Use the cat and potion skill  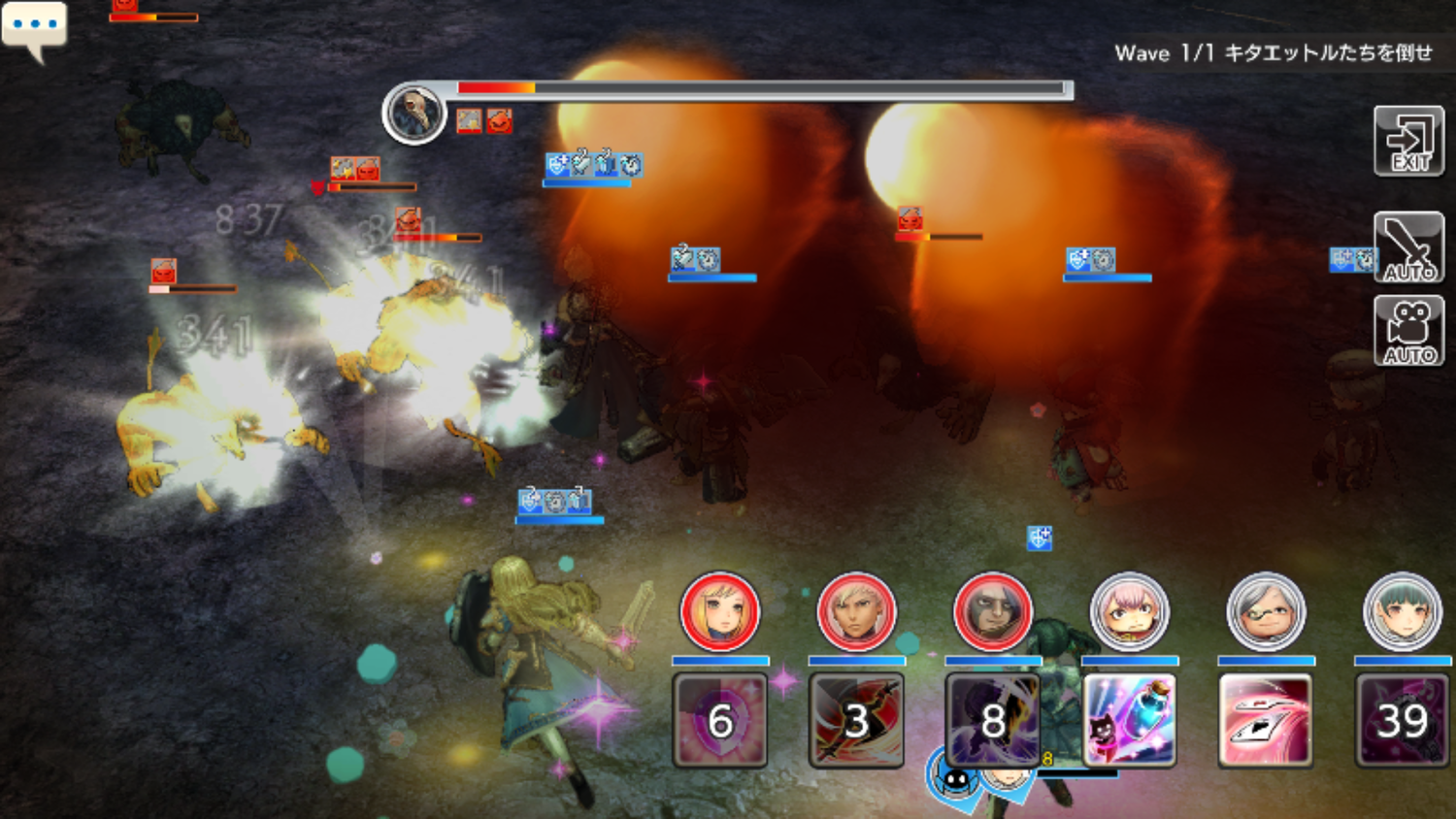tap(1129, 720)
